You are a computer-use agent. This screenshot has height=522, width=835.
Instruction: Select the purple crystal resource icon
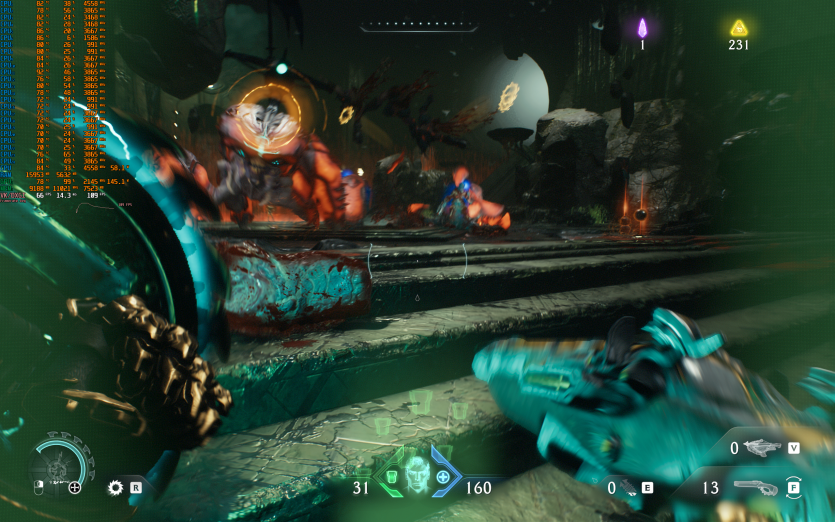[643, 28]
